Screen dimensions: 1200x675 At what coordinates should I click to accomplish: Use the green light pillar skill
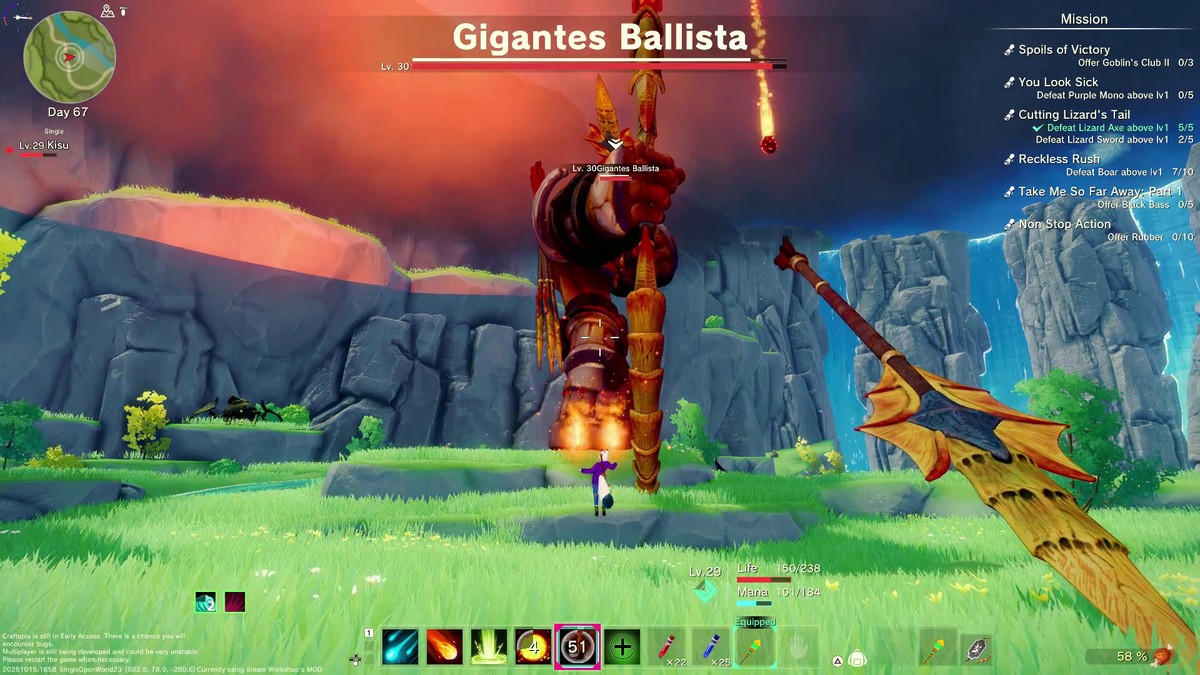pos(489,647)
